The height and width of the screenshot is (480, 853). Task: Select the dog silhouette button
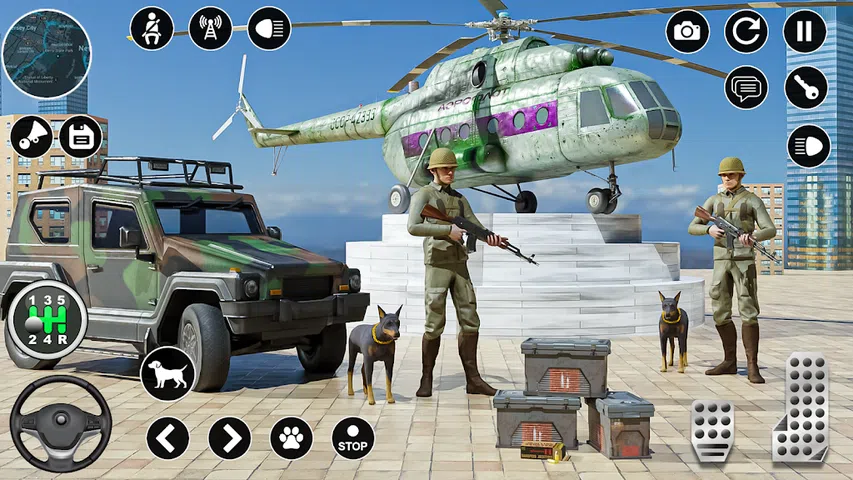(x=167, y=373)
